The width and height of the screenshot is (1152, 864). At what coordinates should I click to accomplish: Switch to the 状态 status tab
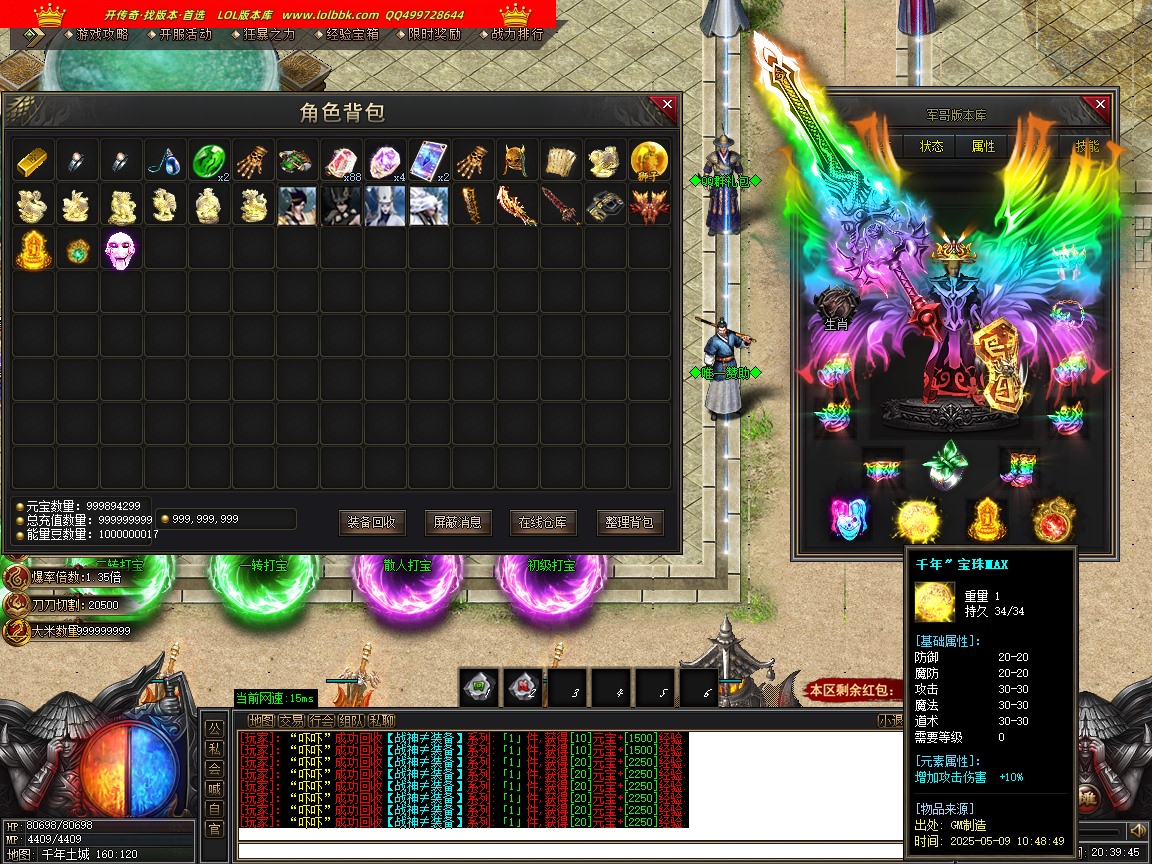(x=931, y=146)
